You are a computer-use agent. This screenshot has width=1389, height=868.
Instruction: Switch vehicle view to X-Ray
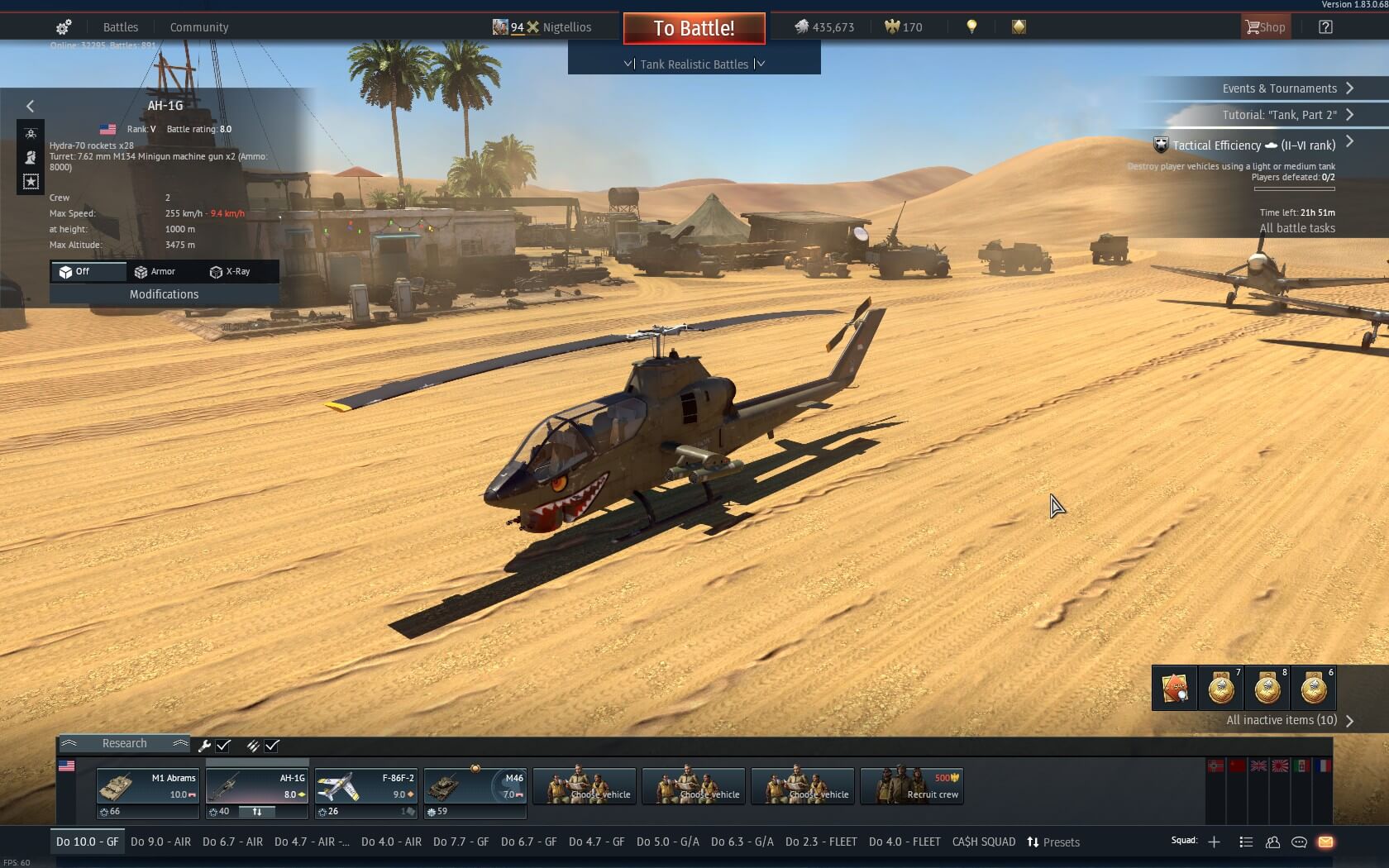point(231,271)
